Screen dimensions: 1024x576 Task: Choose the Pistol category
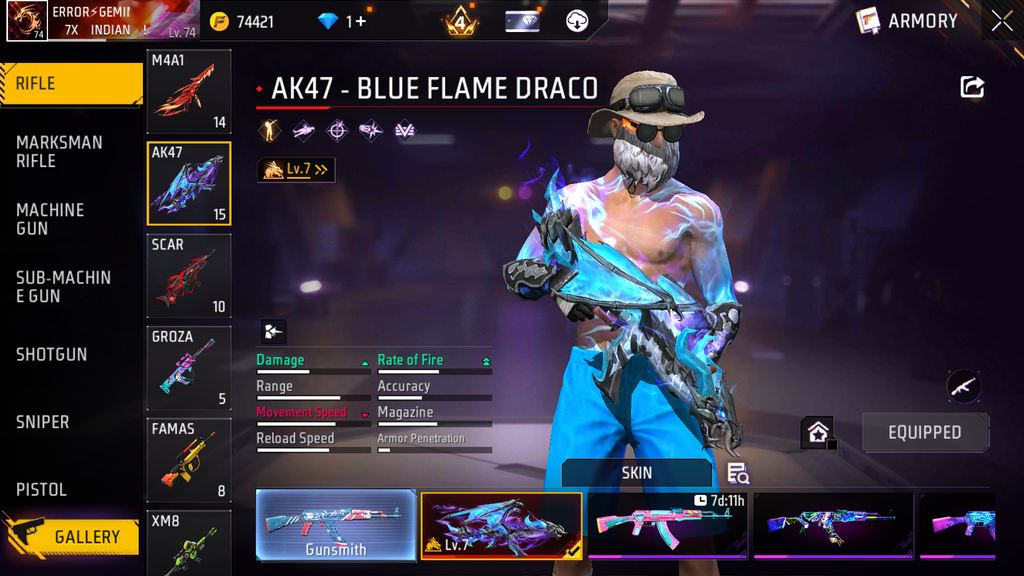42,489
